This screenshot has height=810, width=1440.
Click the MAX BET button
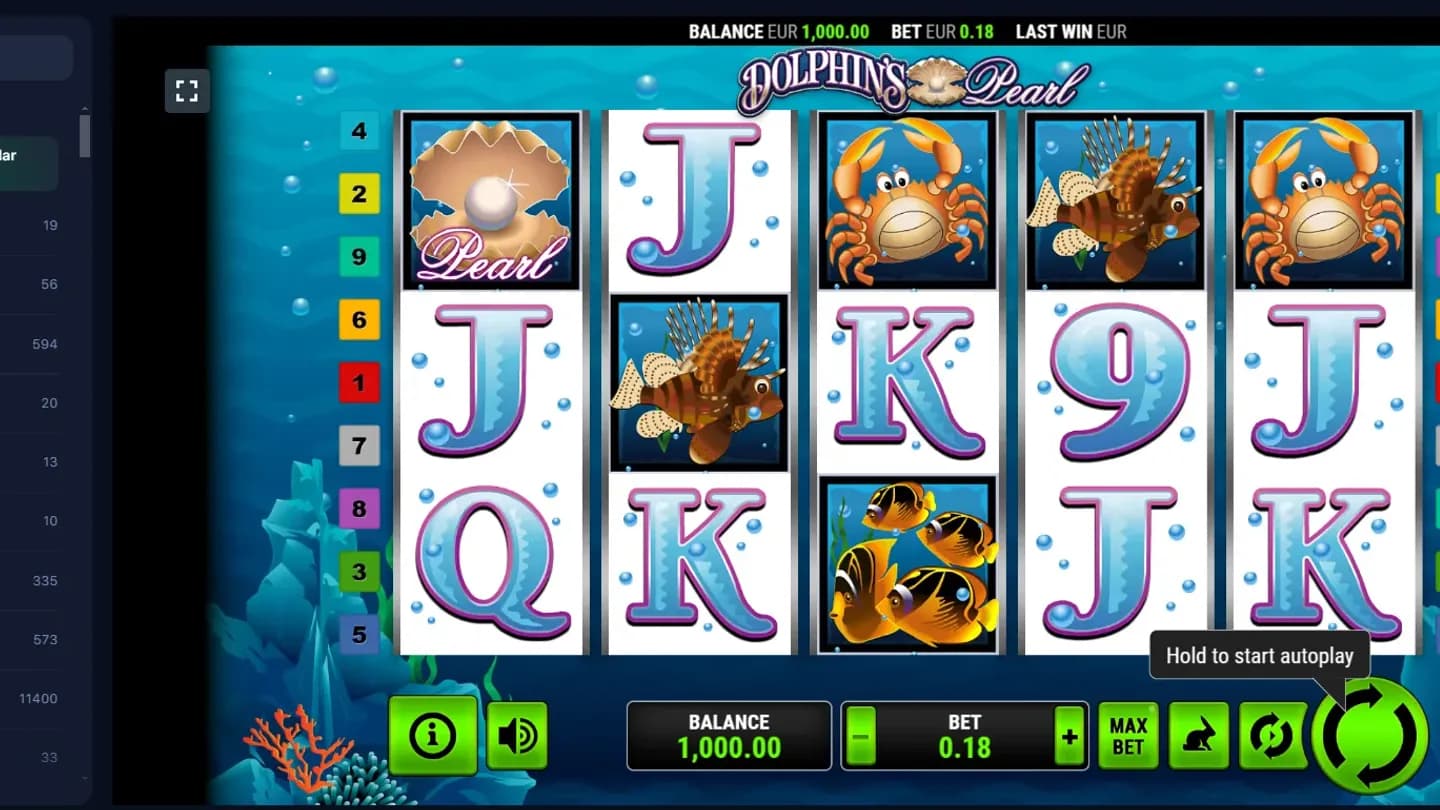tap(1128, 735)
